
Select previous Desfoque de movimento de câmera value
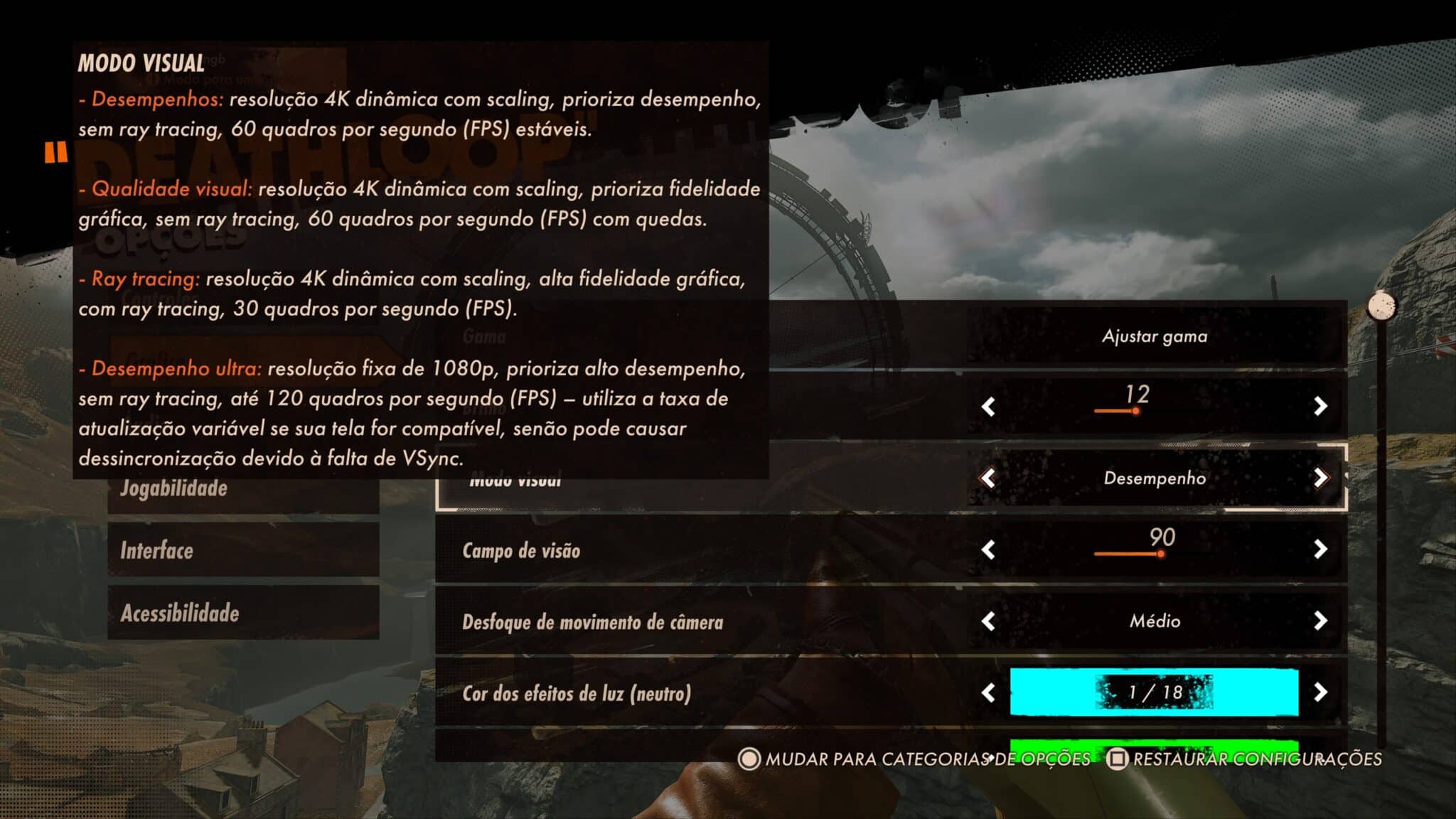(988, 621)
